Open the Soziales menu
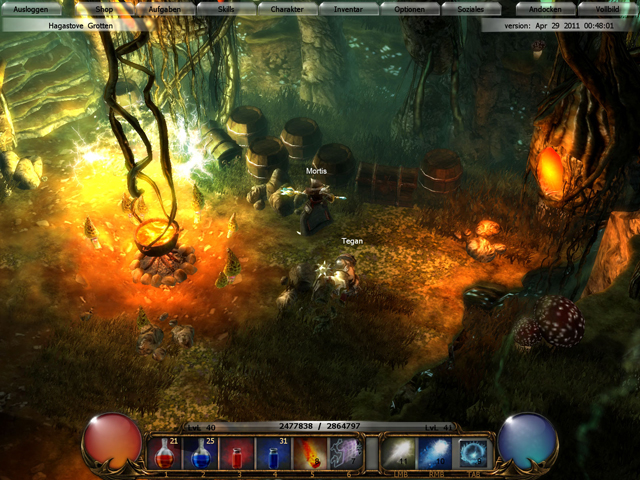 [470, 8]
